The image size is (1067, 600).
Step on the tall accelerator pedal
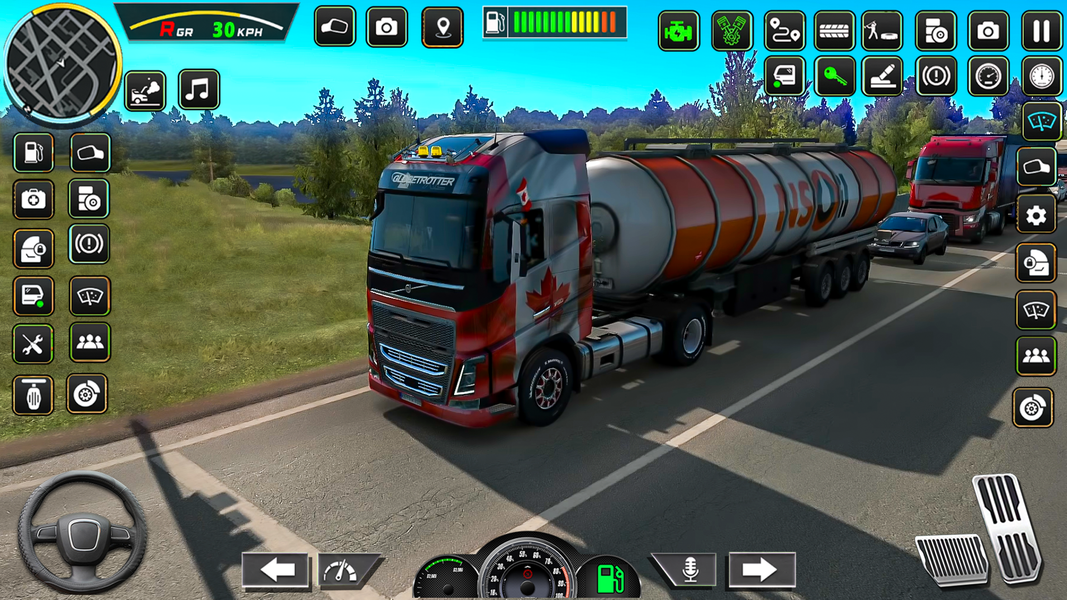point(1008,525)
